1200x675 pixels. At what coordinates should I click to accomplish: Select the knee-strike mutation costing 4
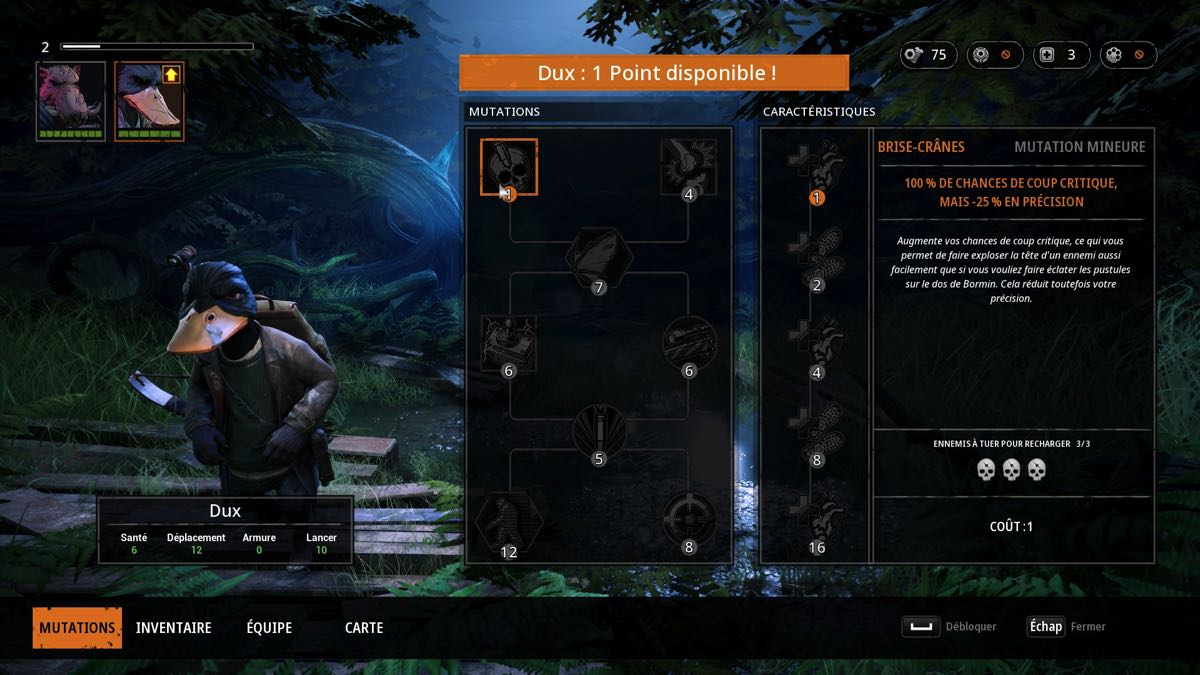coord(688,167)
